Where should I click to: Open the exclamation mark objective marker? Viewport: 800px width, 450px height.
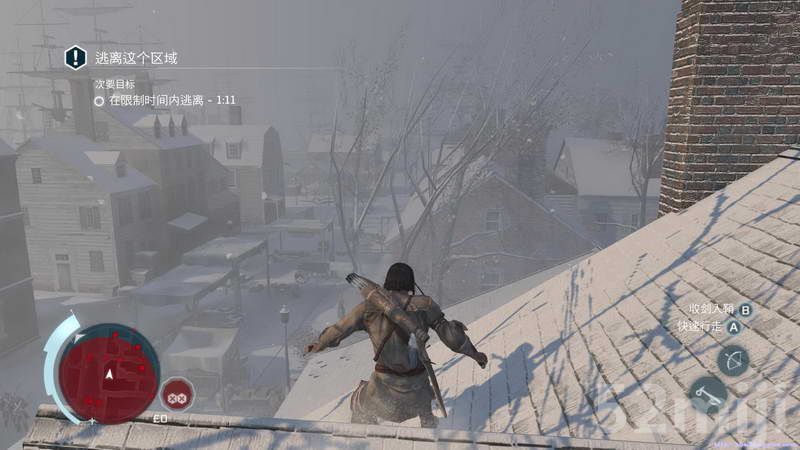(76, 58)
